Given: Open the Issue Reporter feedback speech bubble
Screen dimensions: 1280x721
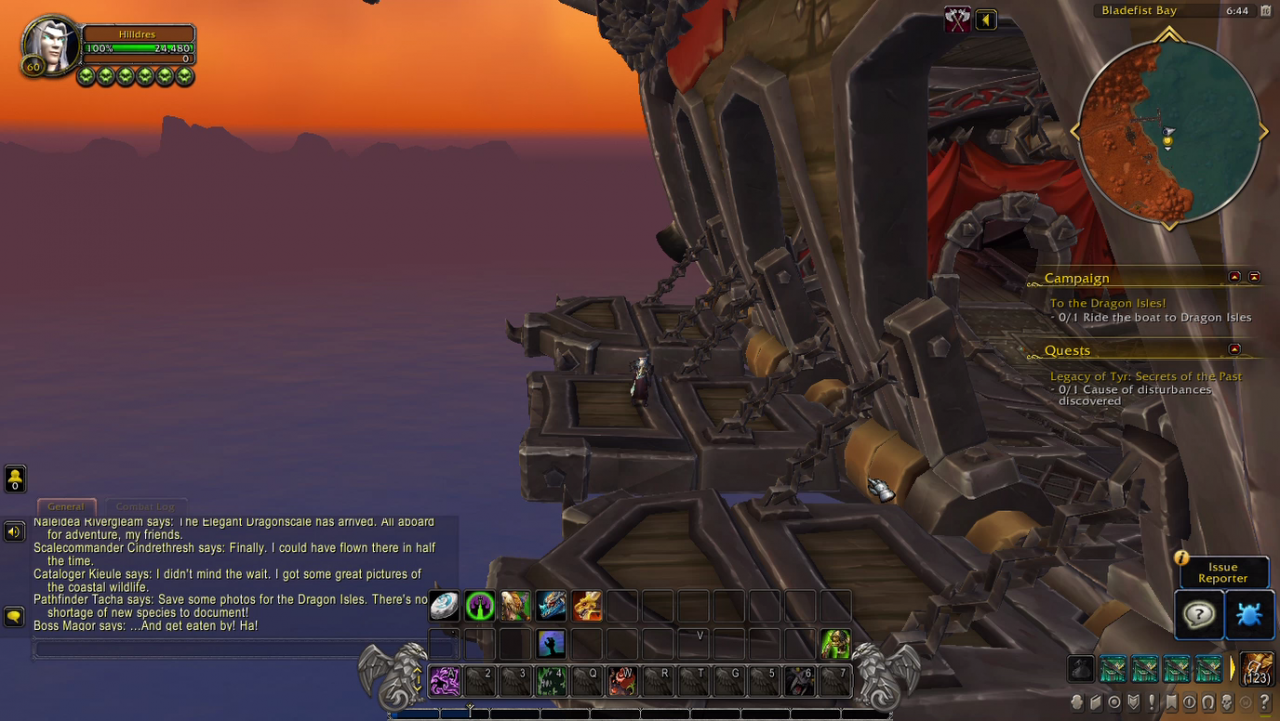Looking at the screenshot, I should pyautogui.click(x=1198, y=614).
